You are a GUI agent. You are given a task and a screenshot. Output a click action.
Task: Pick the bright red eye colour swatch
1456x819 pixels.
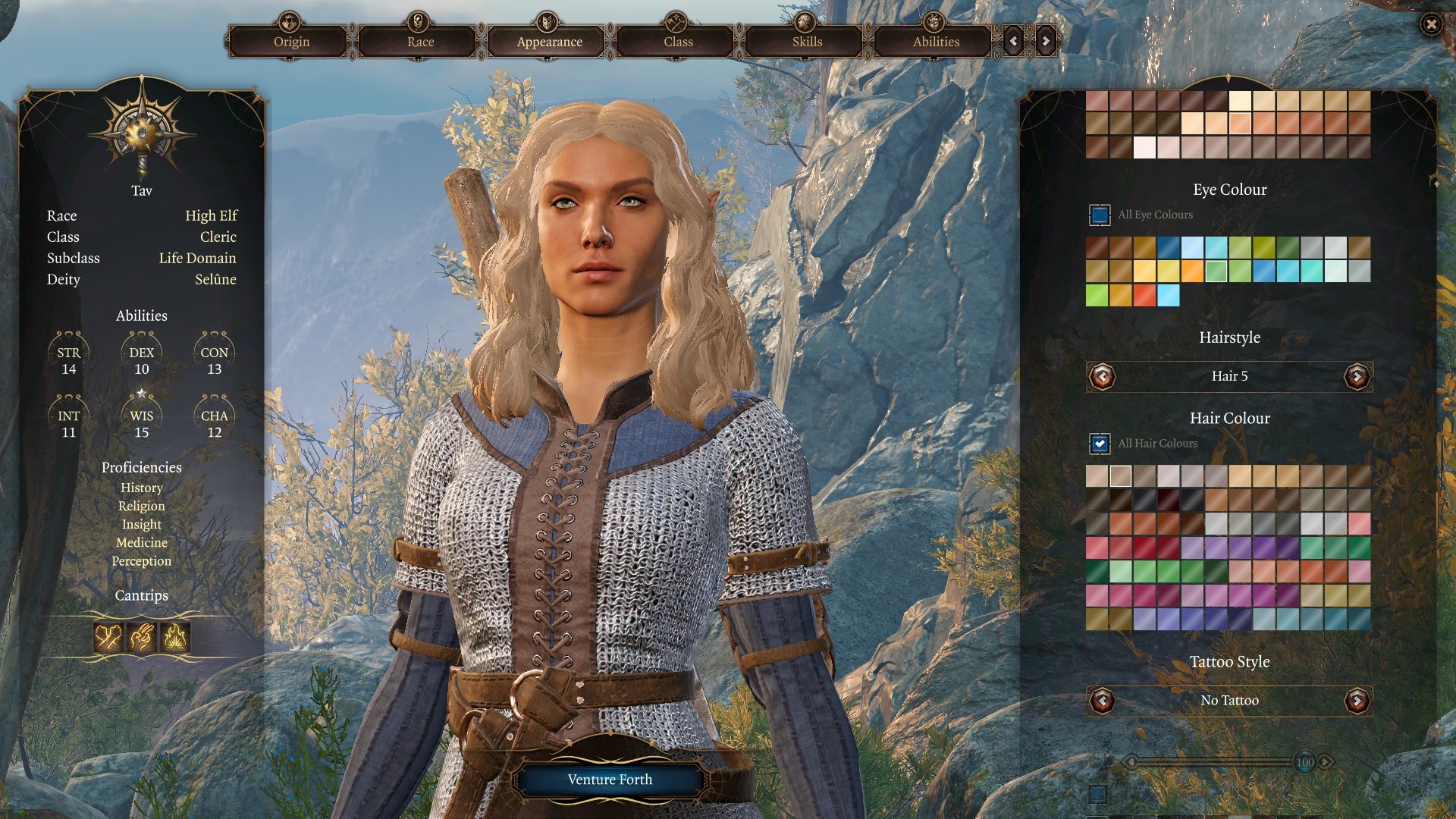click(1144, 295)
